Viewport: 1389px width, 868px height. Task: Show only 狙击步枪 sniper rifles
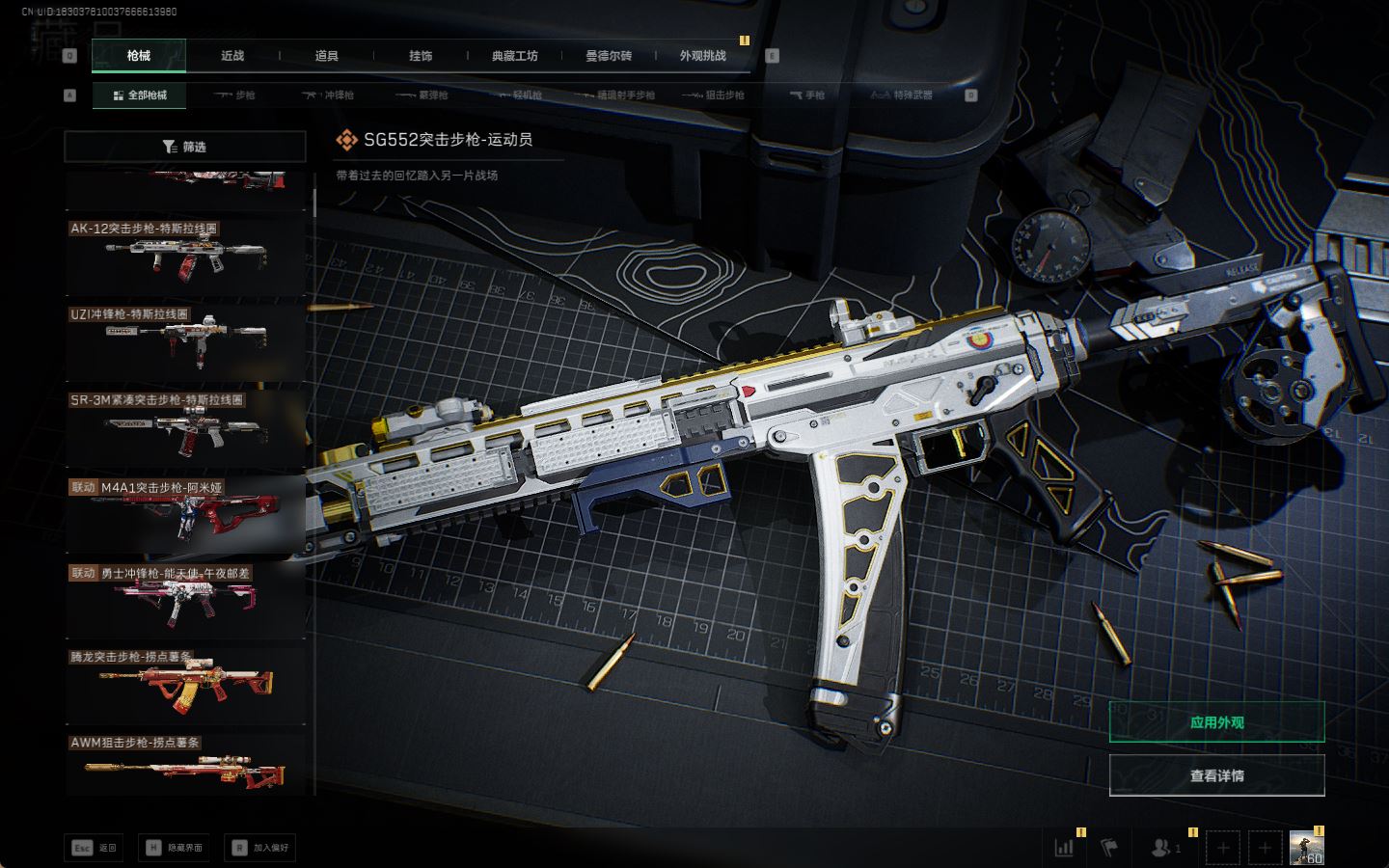point(714,95)
